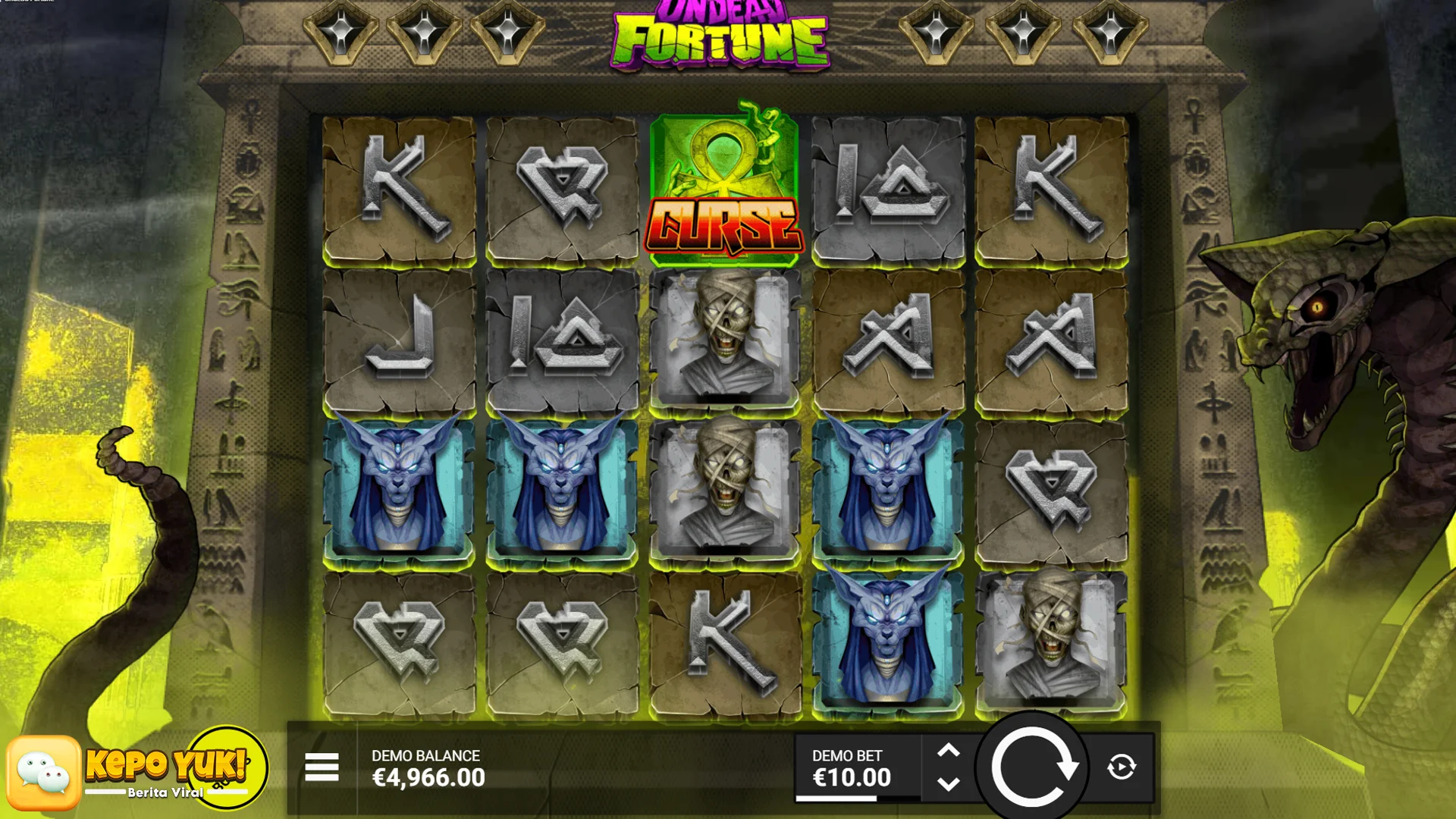This screenshot has width=1456, height=819.
Task: Click the DEMO BALANCE display
Action: coord(428,767)
